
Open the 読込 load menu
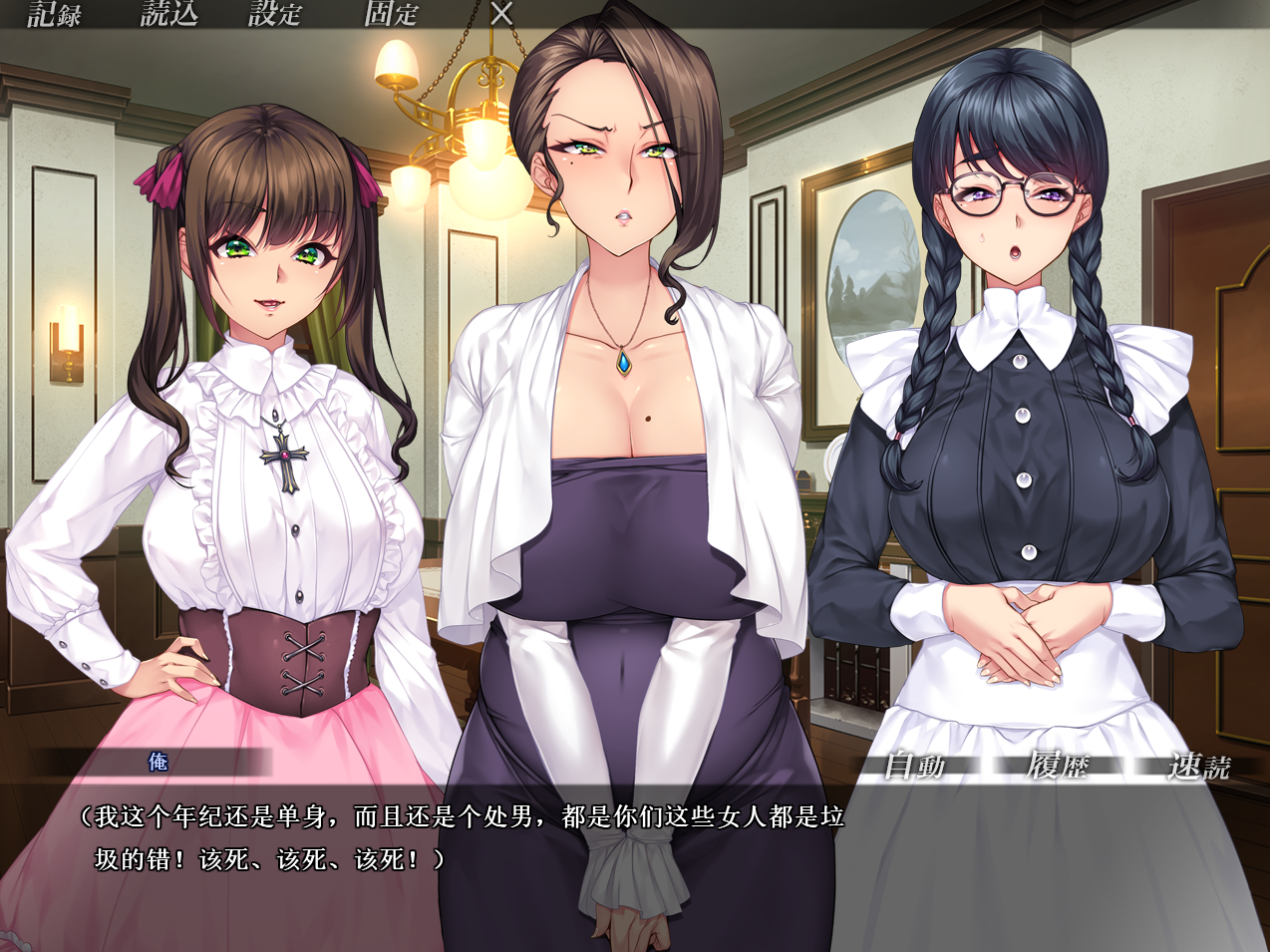click(x=168, y=14)
